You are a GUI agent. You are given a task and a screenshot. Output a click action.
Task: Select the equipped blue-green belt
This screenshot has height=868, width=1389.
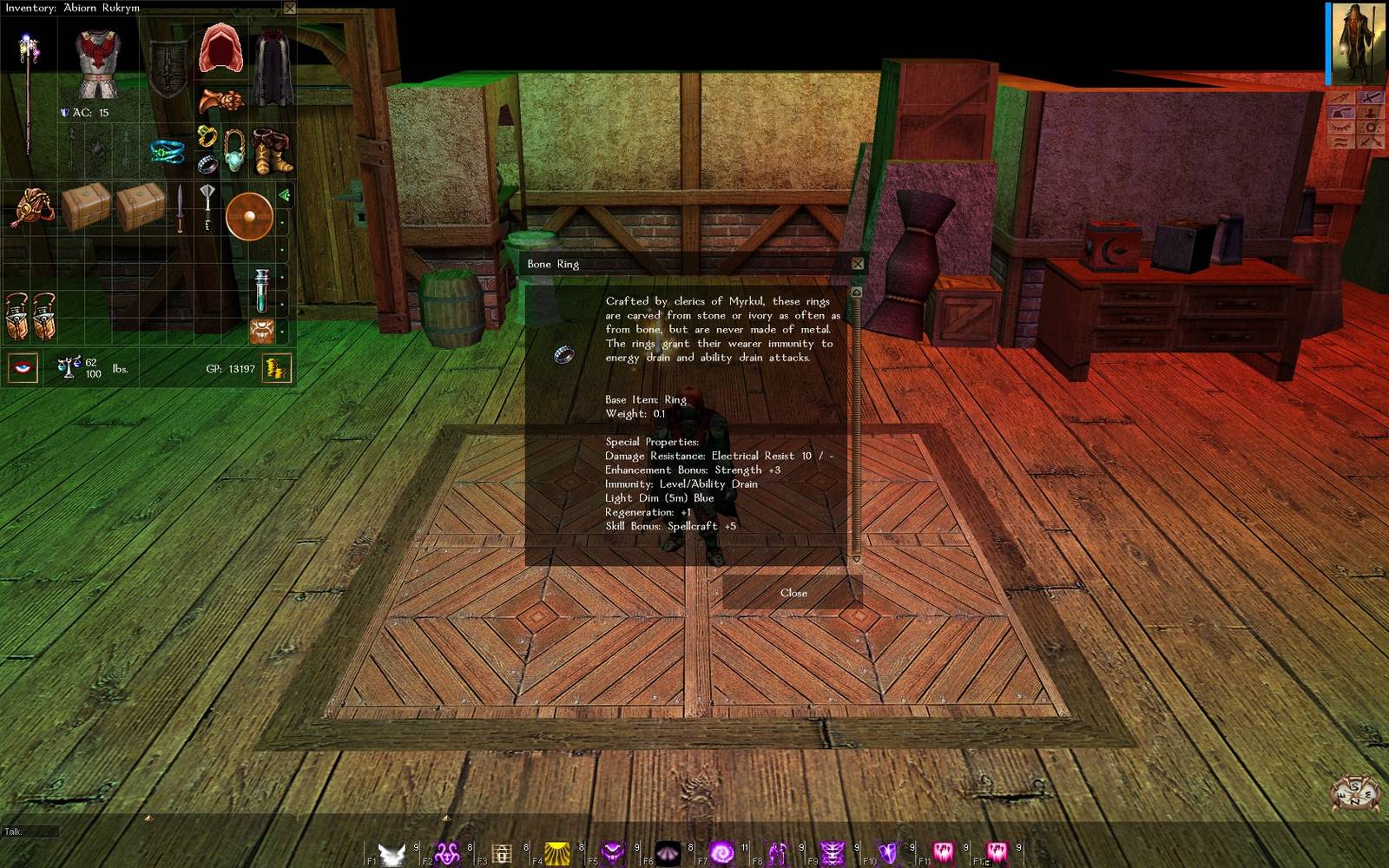pyautogui.click(x=167, y=152)
